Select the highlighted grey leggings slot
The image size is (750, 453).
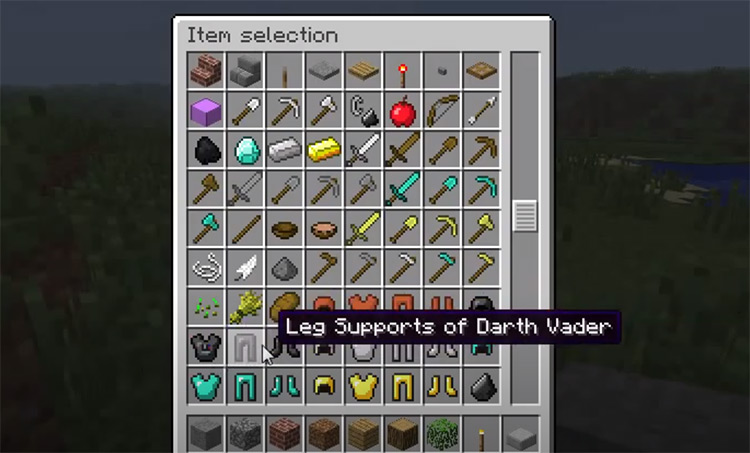[245, 347]
